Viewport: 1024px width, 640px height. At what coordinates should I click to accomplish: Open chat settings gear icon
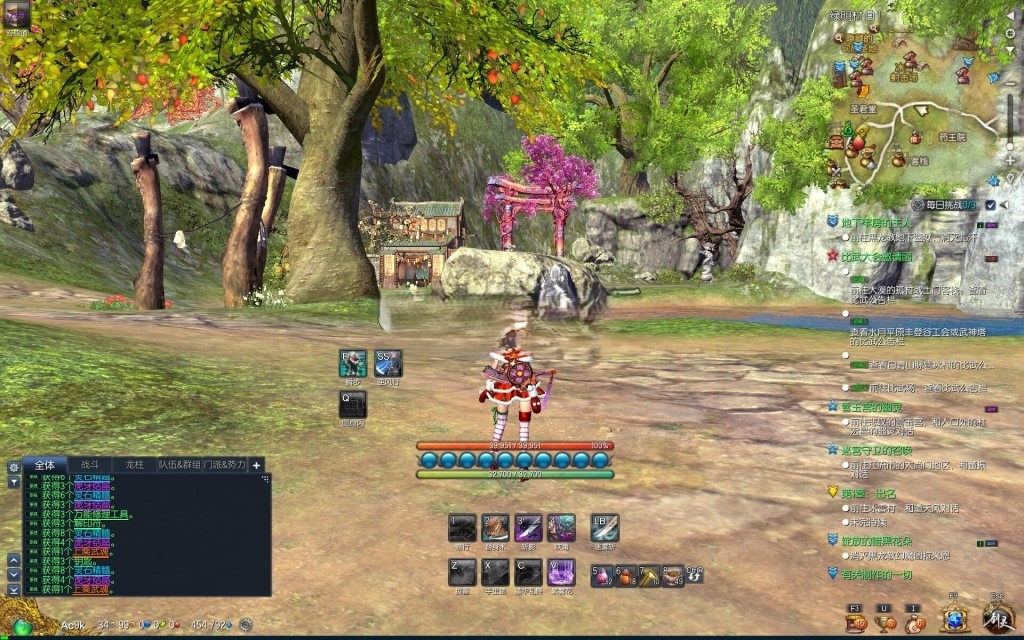(14, 467)
